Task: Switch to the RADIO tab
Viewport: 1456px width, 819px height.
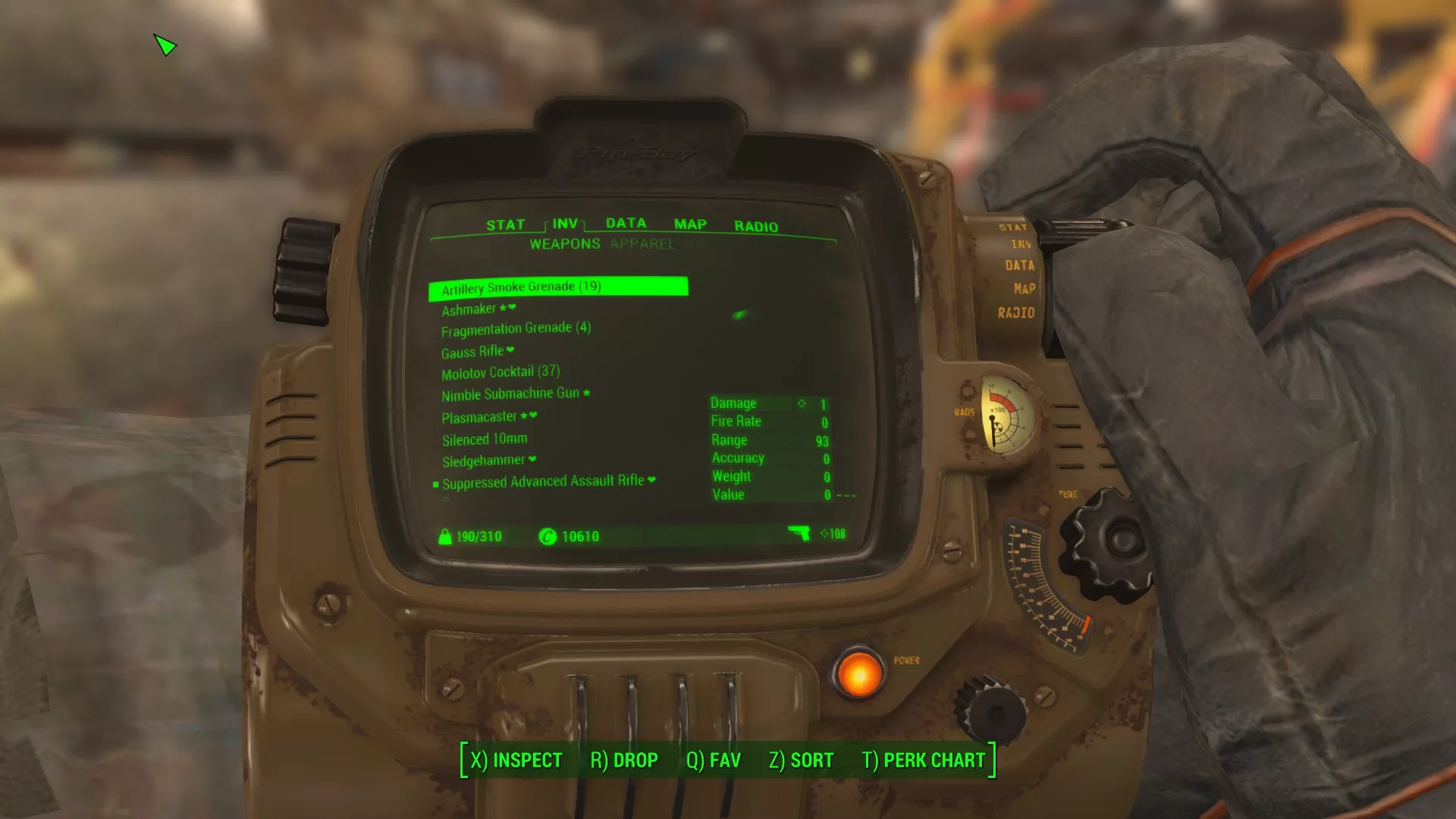Action: (x=755, y=227)
